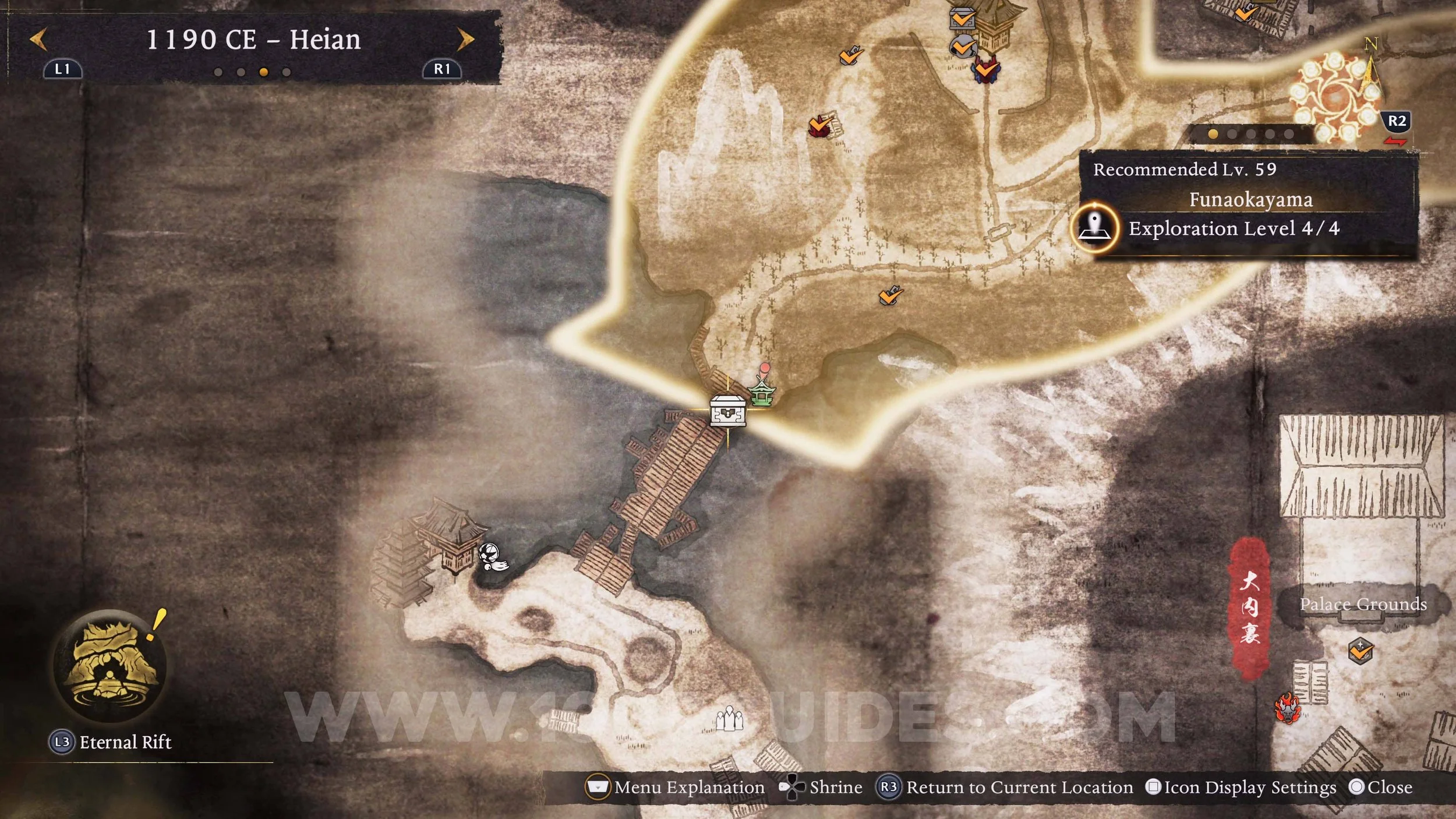Select the white ball-and-bell marker beside the pagoda
1456x819 pixels.
(x=492, y=557)
